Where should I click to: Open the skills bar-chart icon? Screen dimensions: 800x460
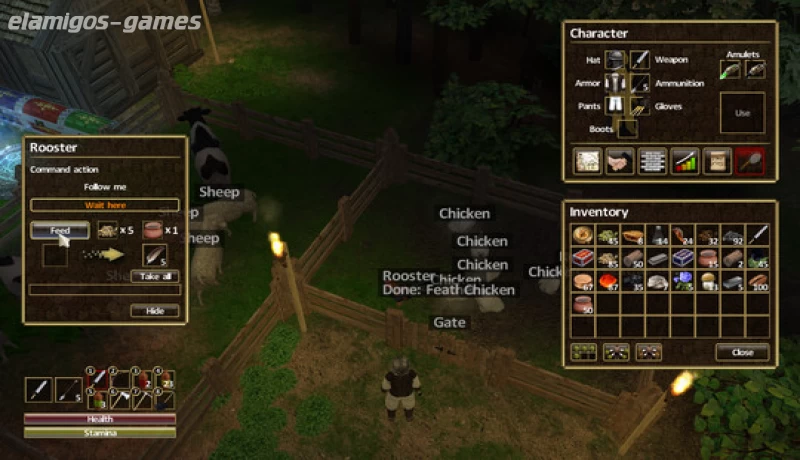point(684,161)
